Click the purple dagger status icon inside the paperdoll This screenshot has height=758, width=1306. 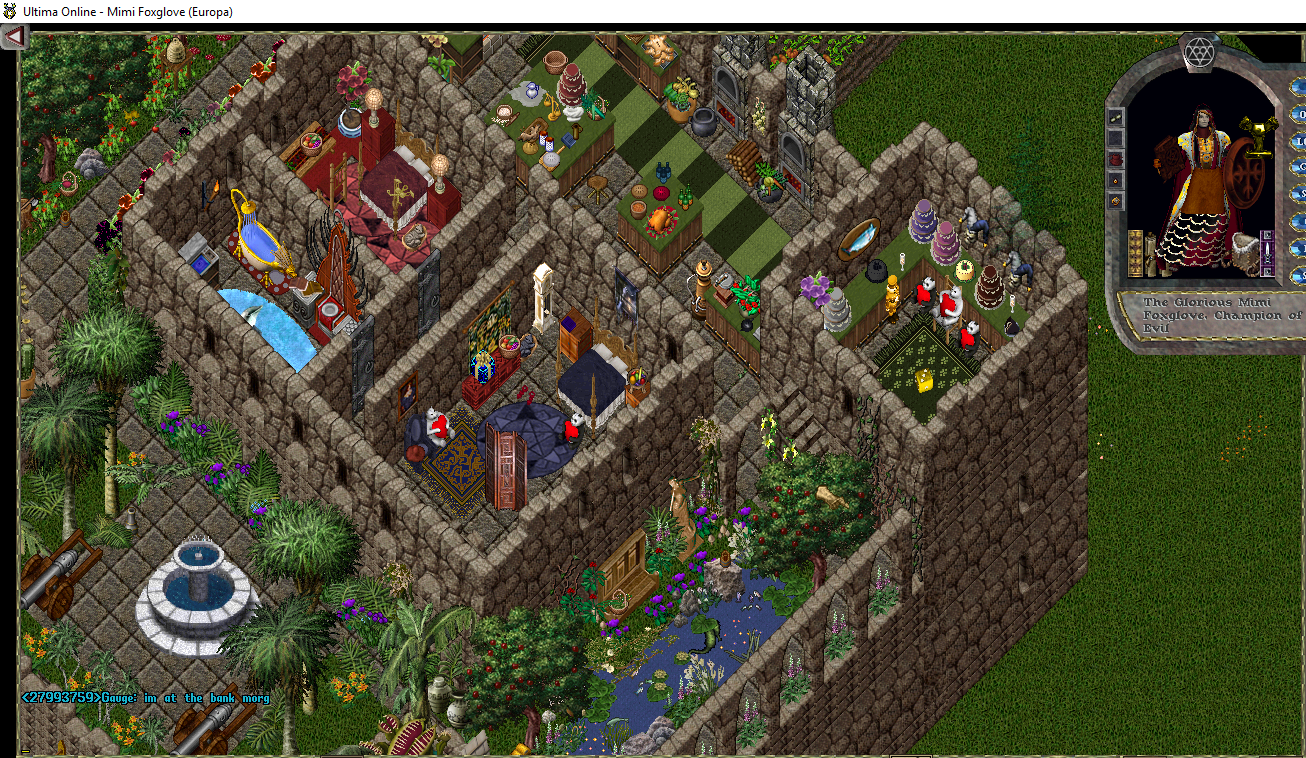1268,251
